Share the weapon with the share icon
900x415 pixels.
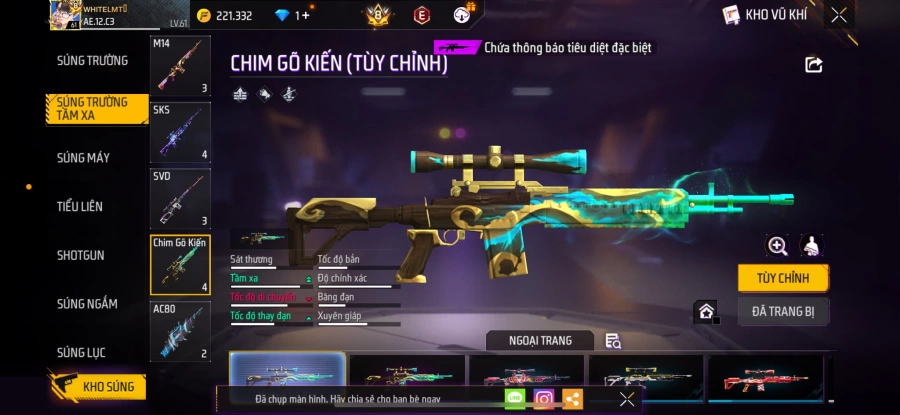[813, 65]
